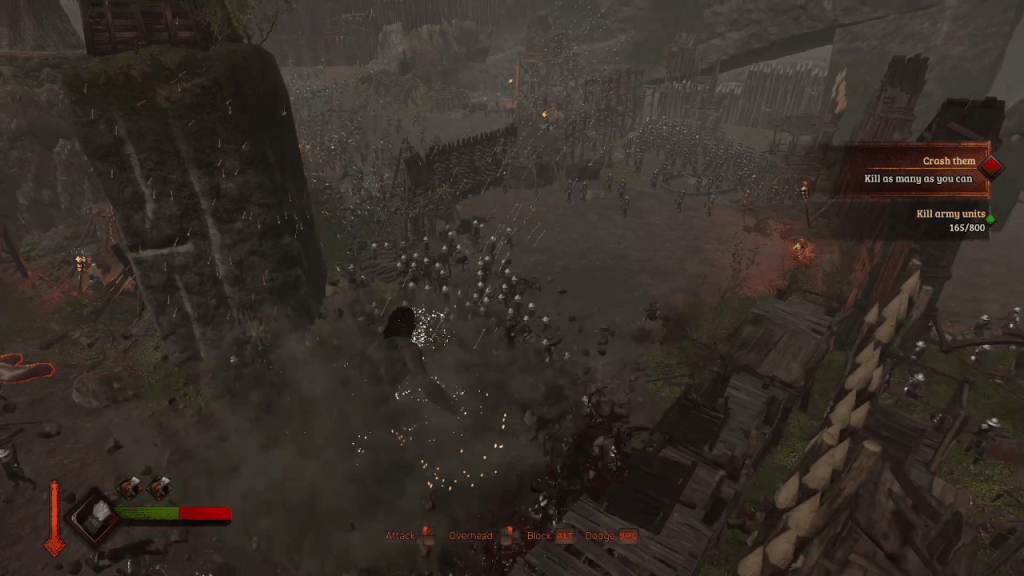The width and height of the screenshot is (1024, 576).
Task: Click the Kill army units objective
Action: 951,214
